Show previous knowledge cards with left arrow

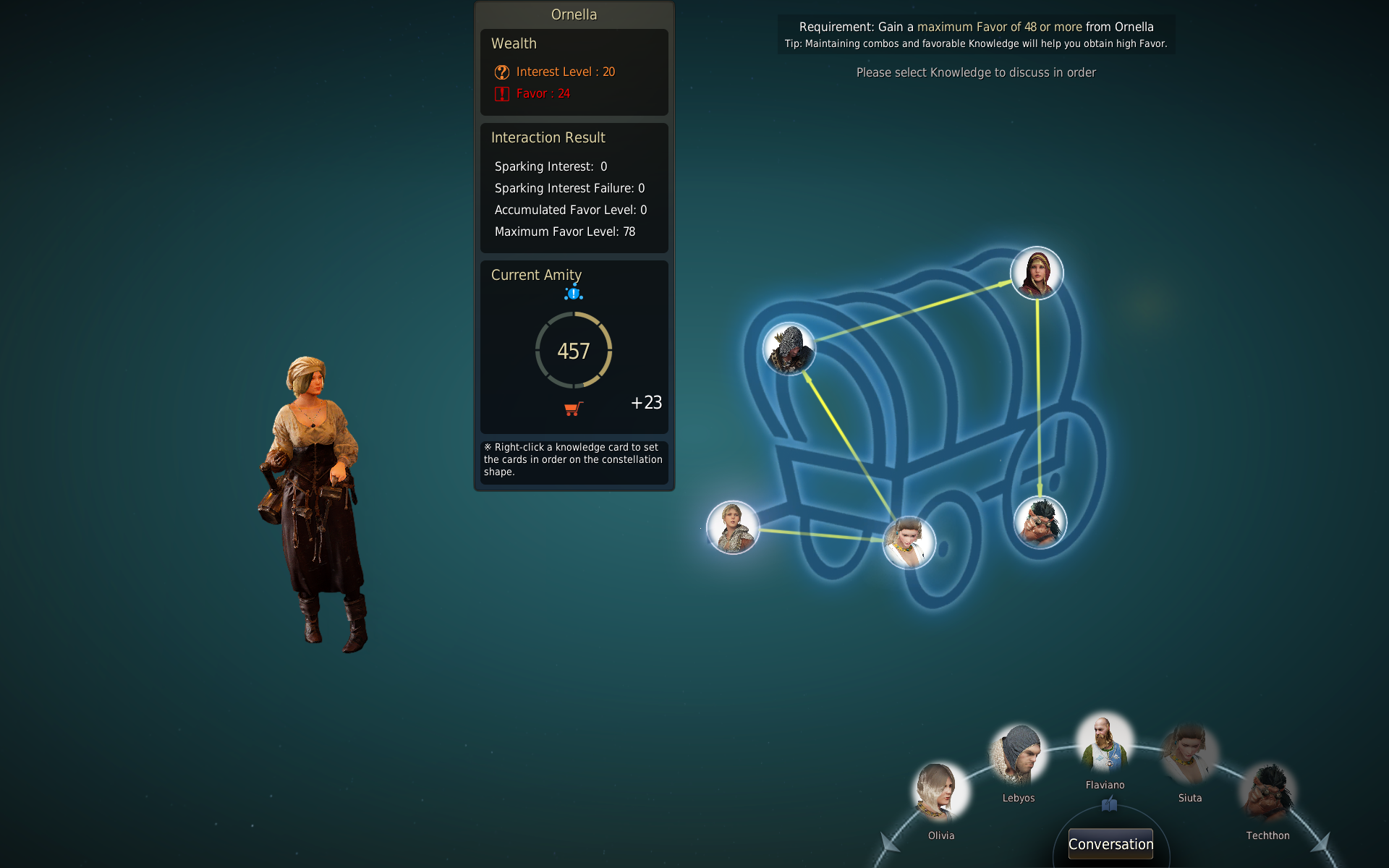(889, 843)
